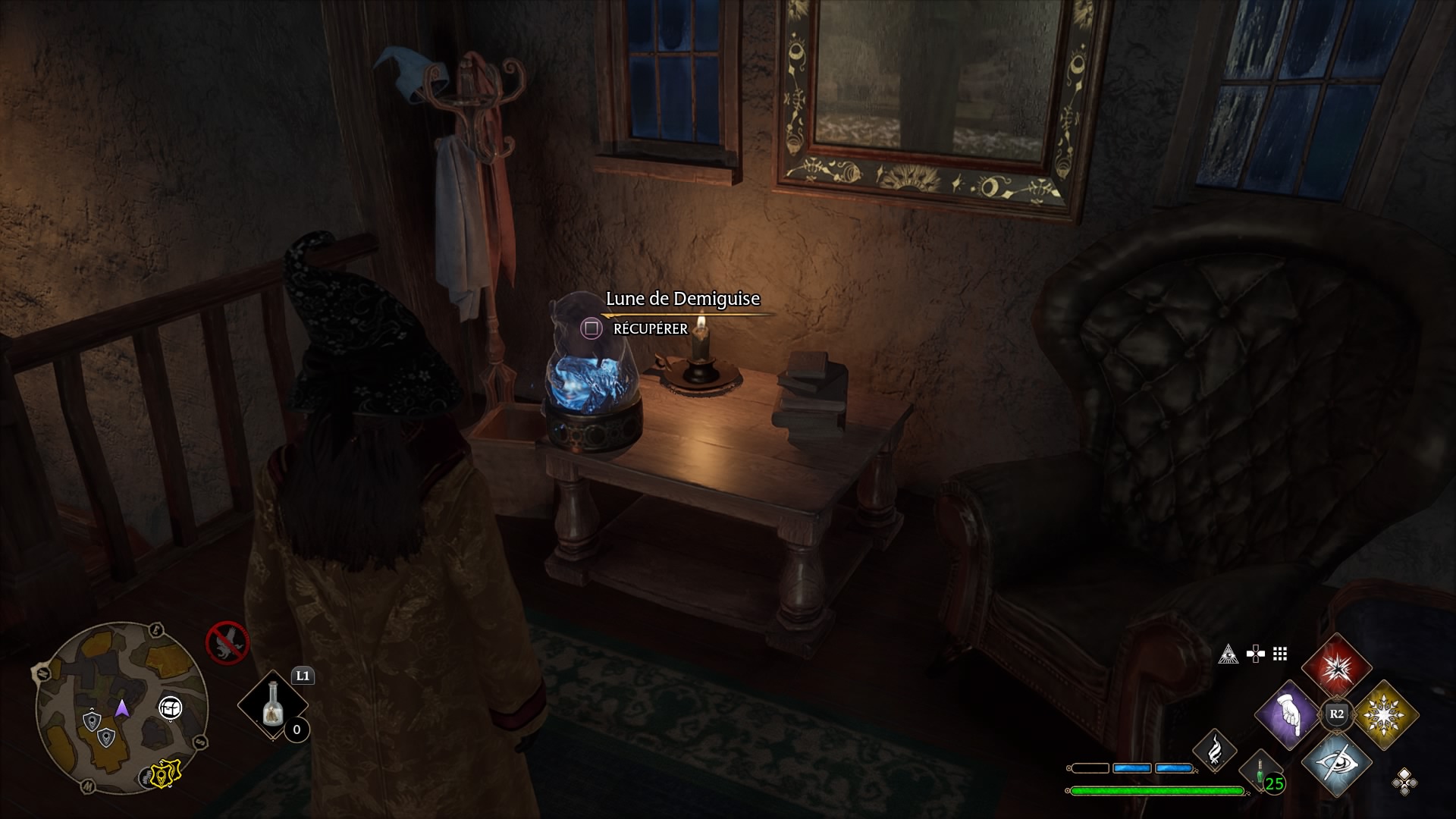Cast the yellow snowflake burst spell
Screen dimensions: 1456x819
[1385, 714]
